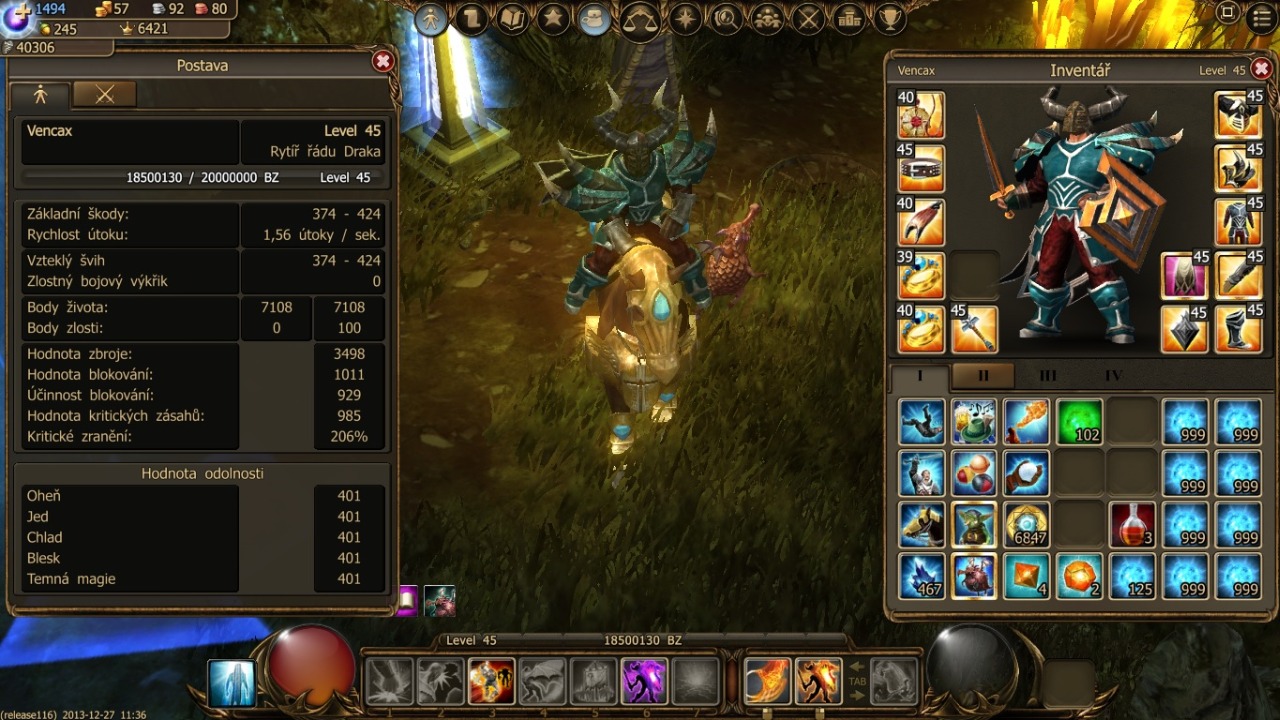Select the red health potion in inventory
1280x720 pixels.
point(1132,525)
